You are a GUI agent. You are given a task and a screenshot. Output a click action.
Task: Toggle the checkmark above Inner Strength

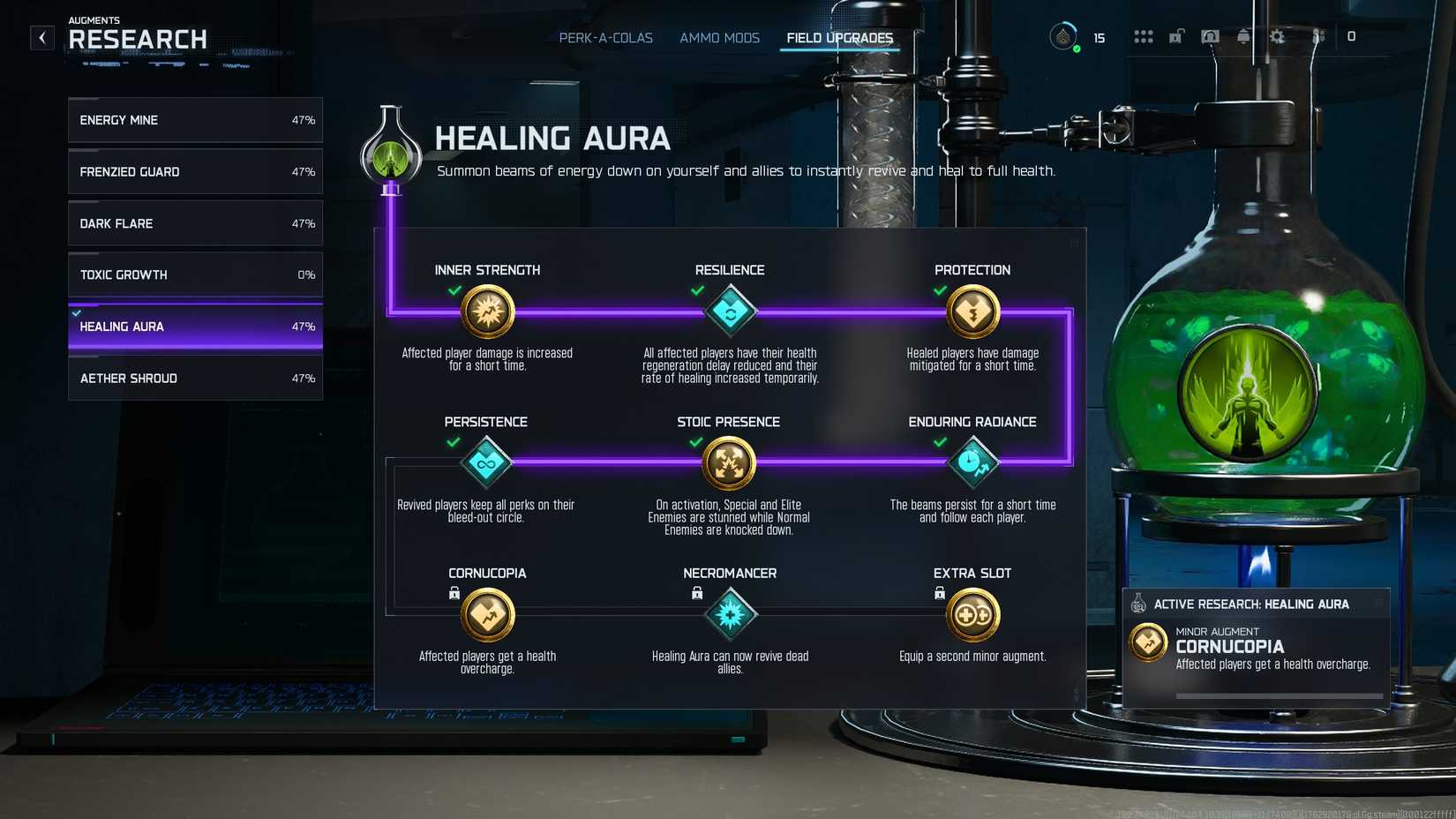[x=456, y=290]
